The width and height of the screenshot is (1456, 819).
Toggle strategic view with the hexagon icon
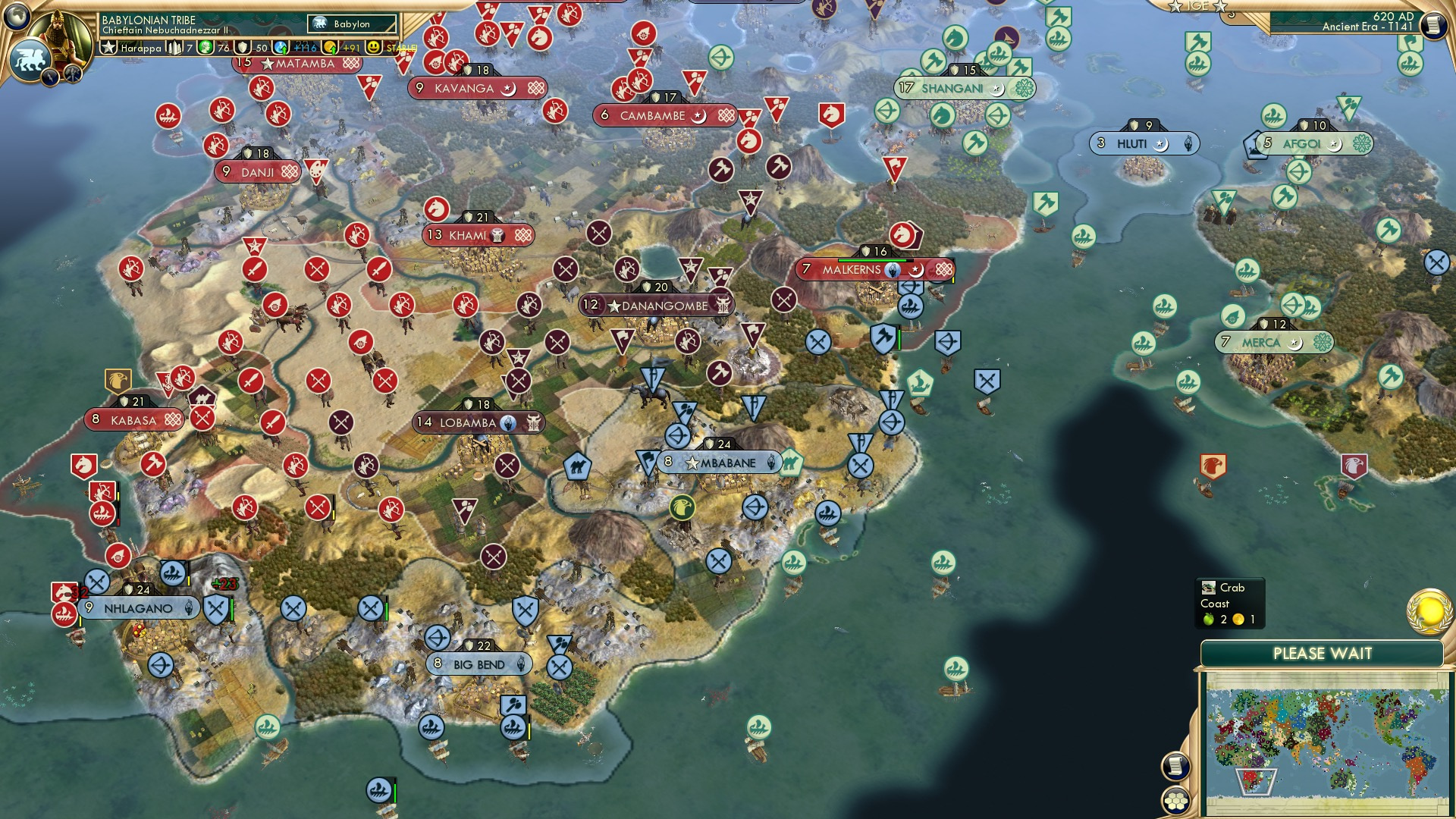[1175, 802]
